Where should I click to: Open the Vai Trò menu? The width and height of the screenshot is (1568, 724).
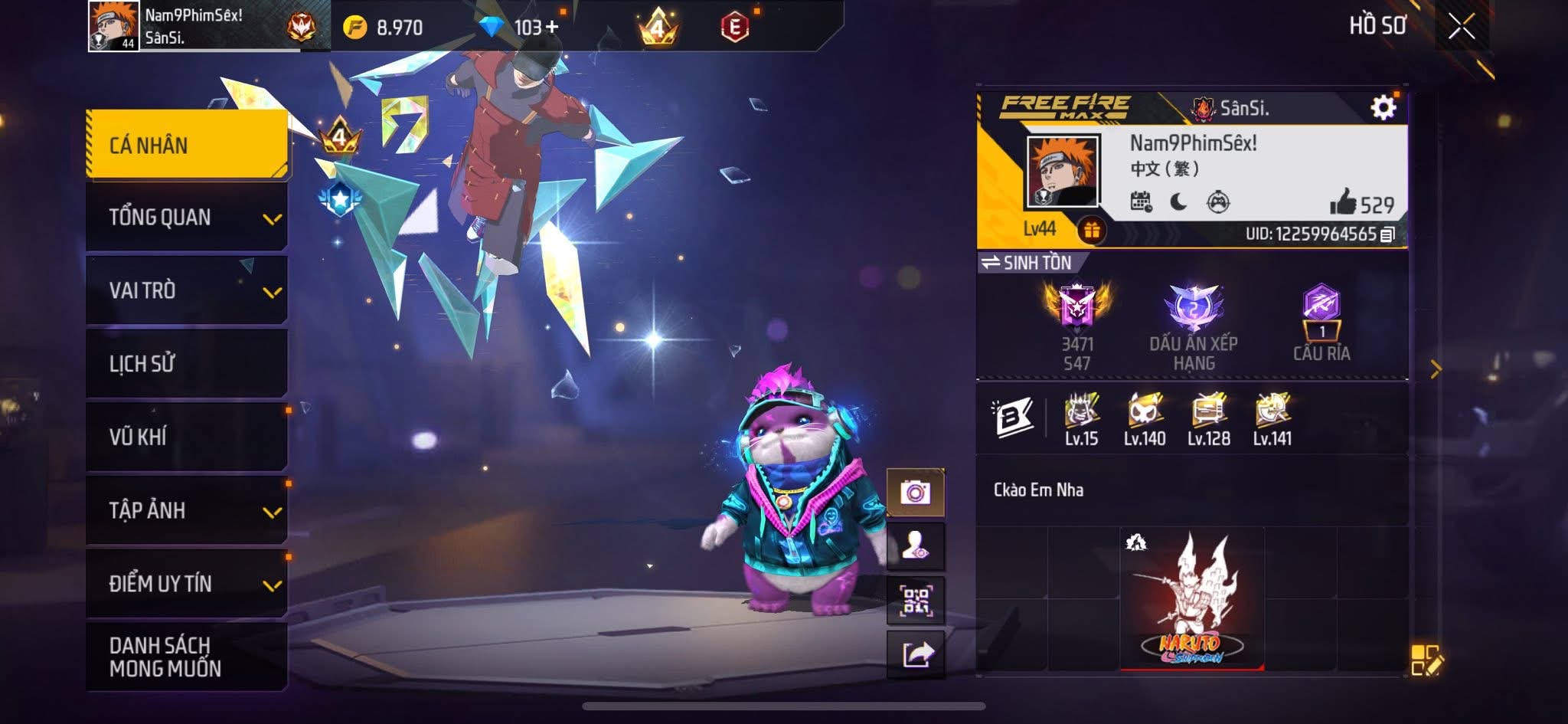pos(187,290)
